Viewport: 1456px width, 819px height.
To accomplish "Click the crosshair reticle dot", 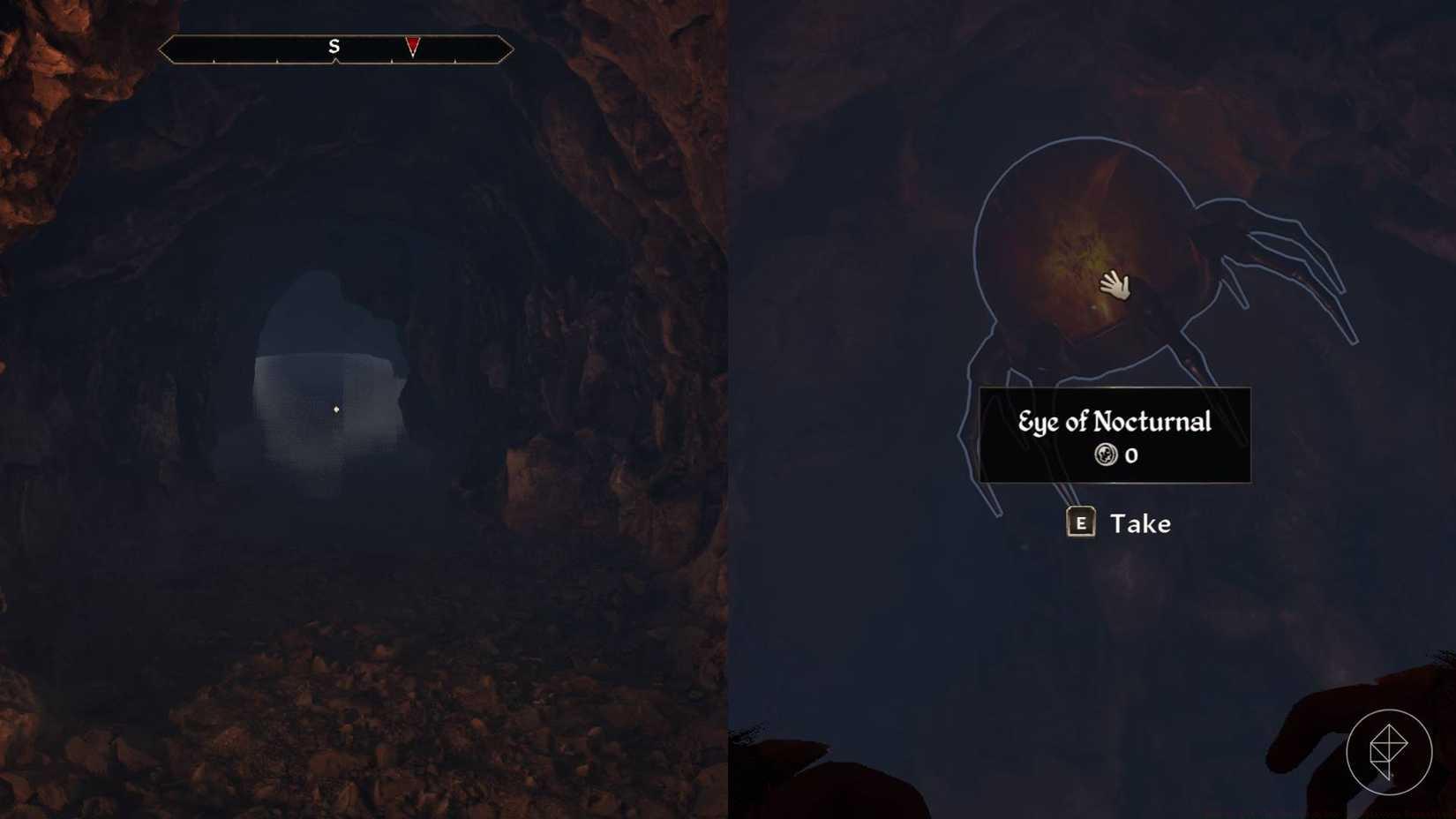I will click(x=338, y=409).
